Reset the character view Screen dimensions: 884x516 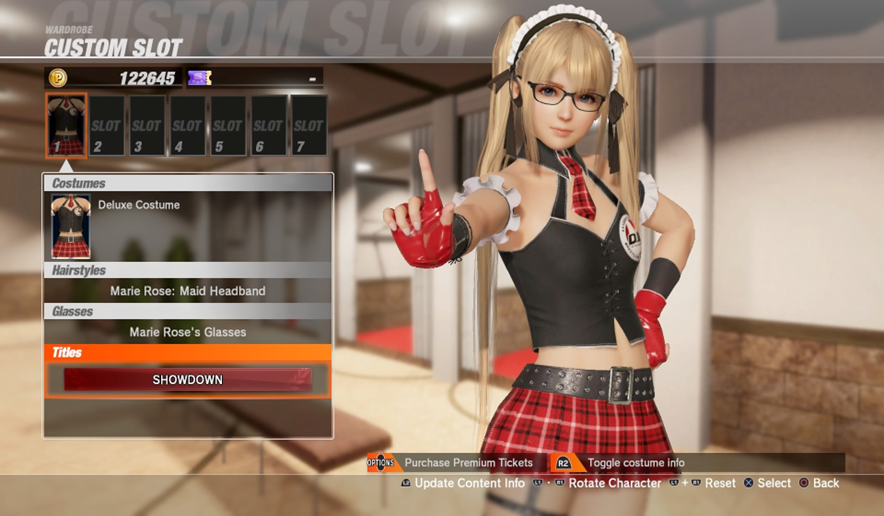719,484
